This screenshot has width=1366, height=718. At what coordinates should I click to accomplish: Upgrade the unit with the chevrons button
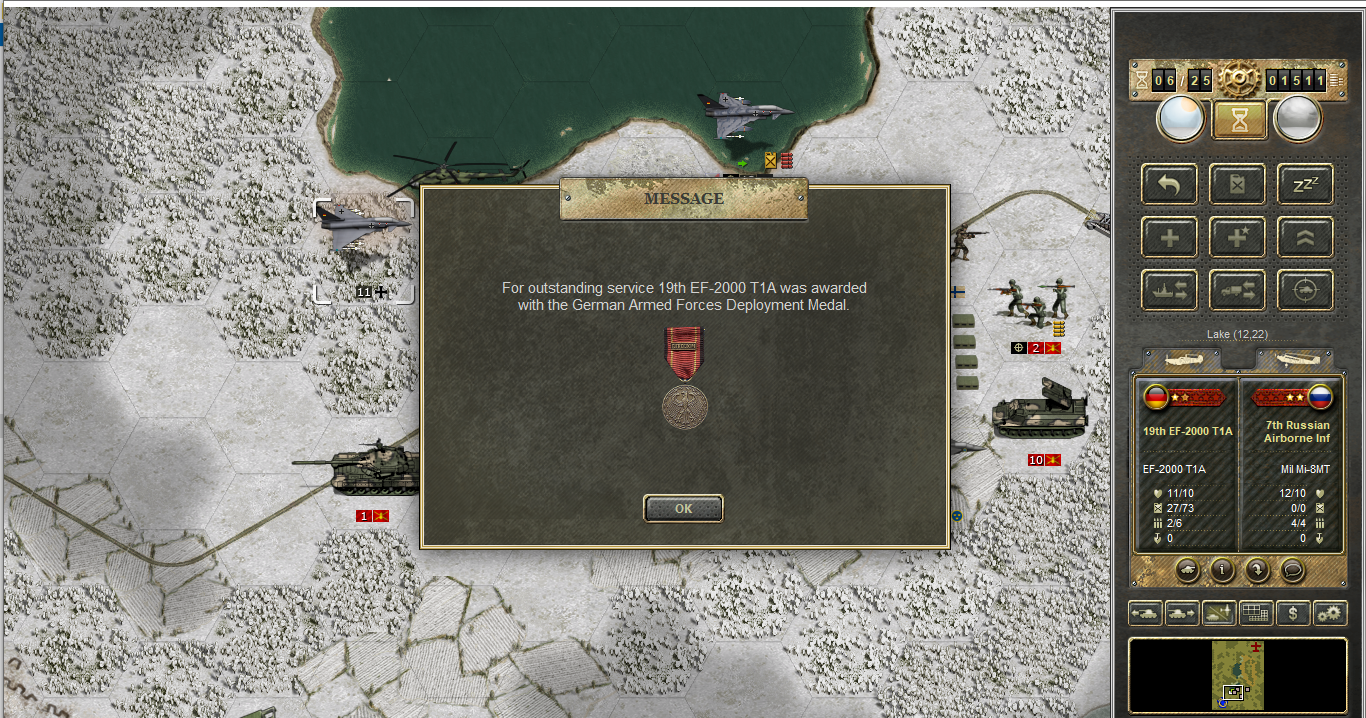click(x=1305, y=237)
